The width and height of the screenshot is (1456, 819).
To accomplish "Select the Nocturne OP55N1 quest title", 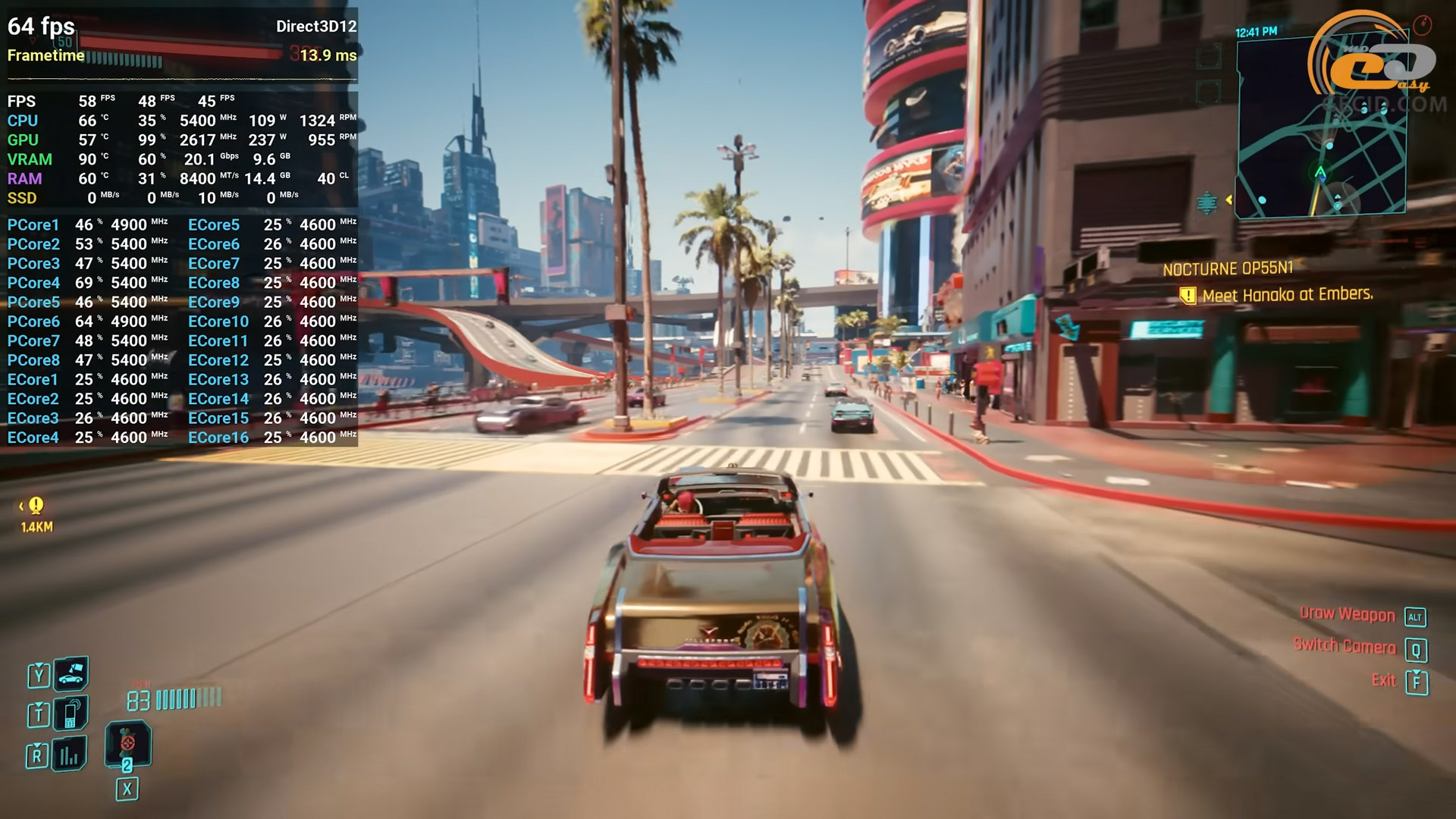I will coord(1228,269).
